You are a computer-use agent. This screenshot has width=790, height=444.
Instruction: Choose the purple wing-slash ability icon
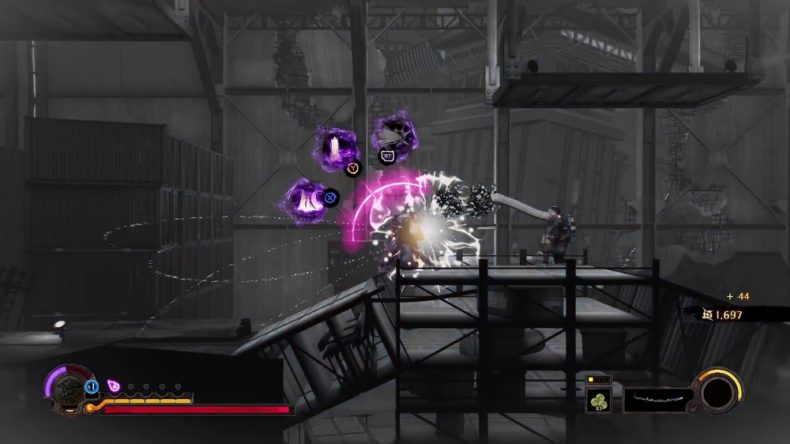[x=393, y=135]
